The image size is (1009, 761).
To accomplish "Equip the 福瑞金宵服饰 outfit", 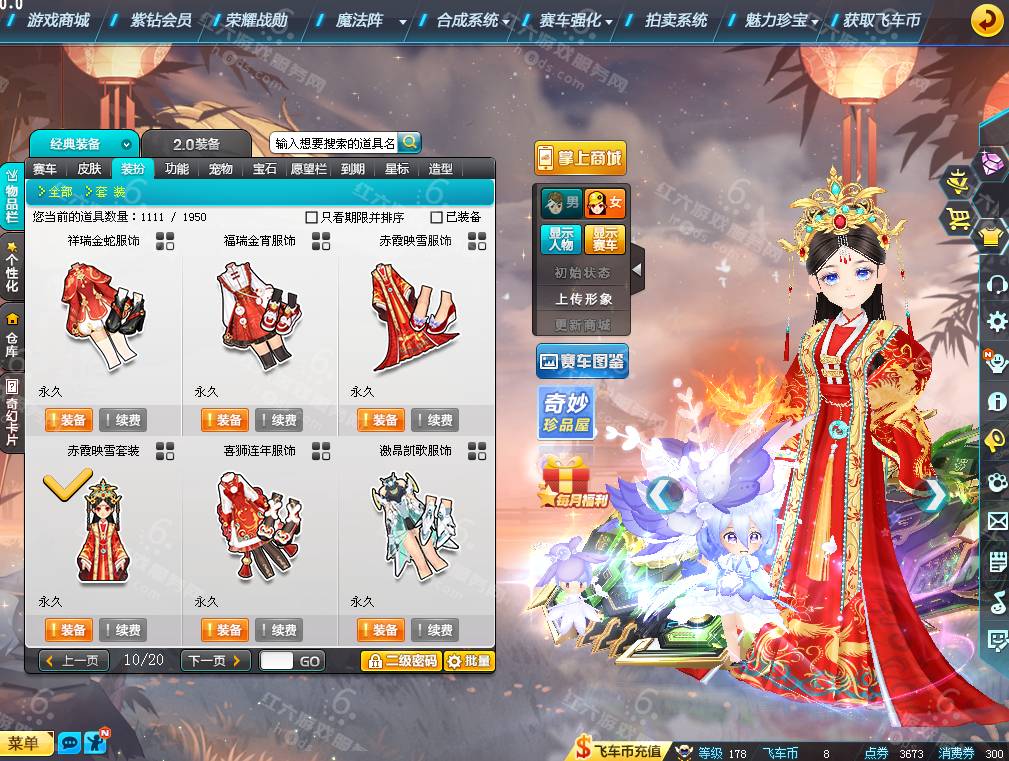I will 225,420.
